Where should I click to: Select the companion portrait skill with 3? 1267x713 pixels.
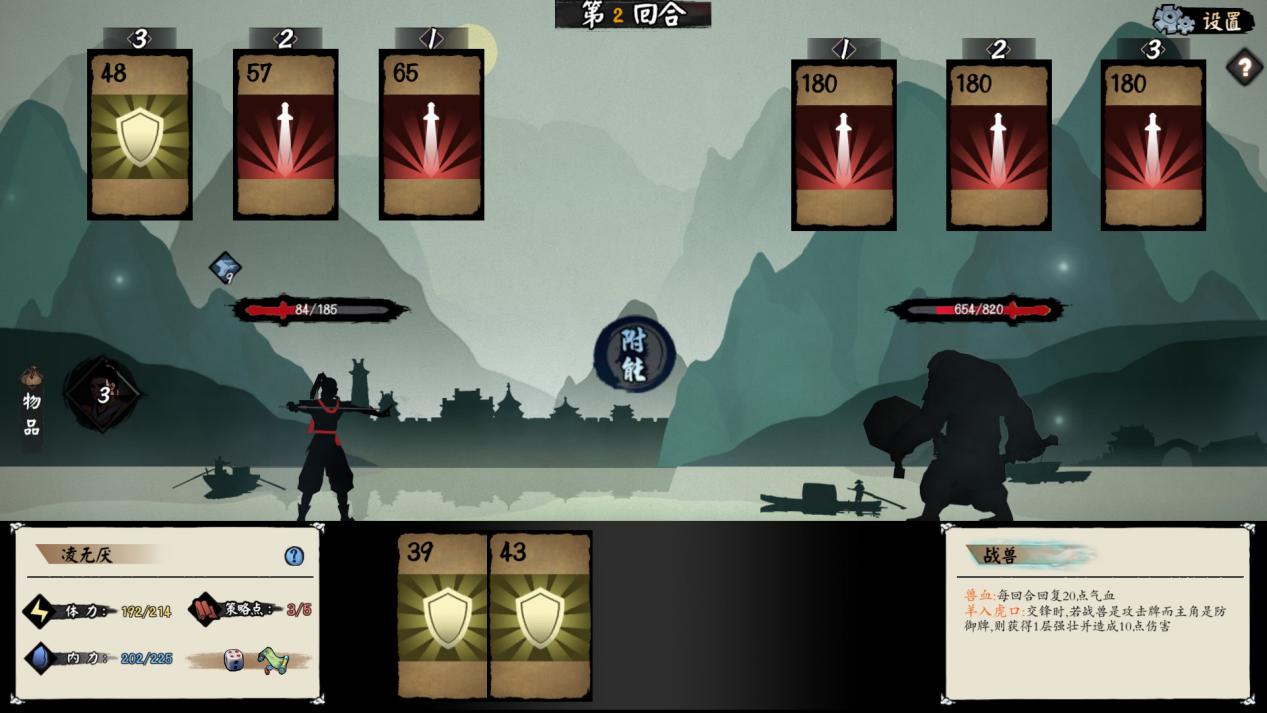pyautogui.click(x=101, y=394)
